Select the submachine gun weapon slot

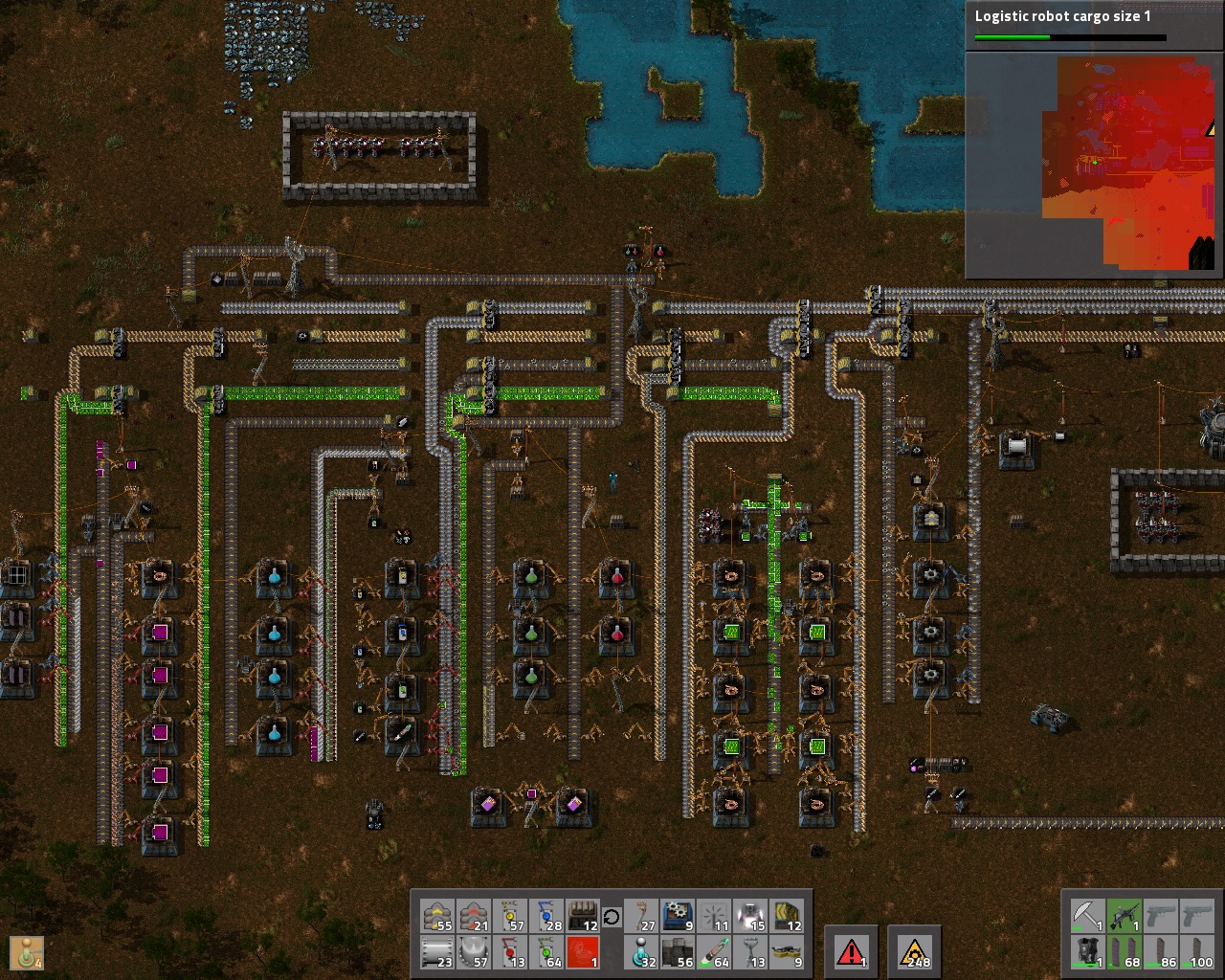pos(1125,916)
